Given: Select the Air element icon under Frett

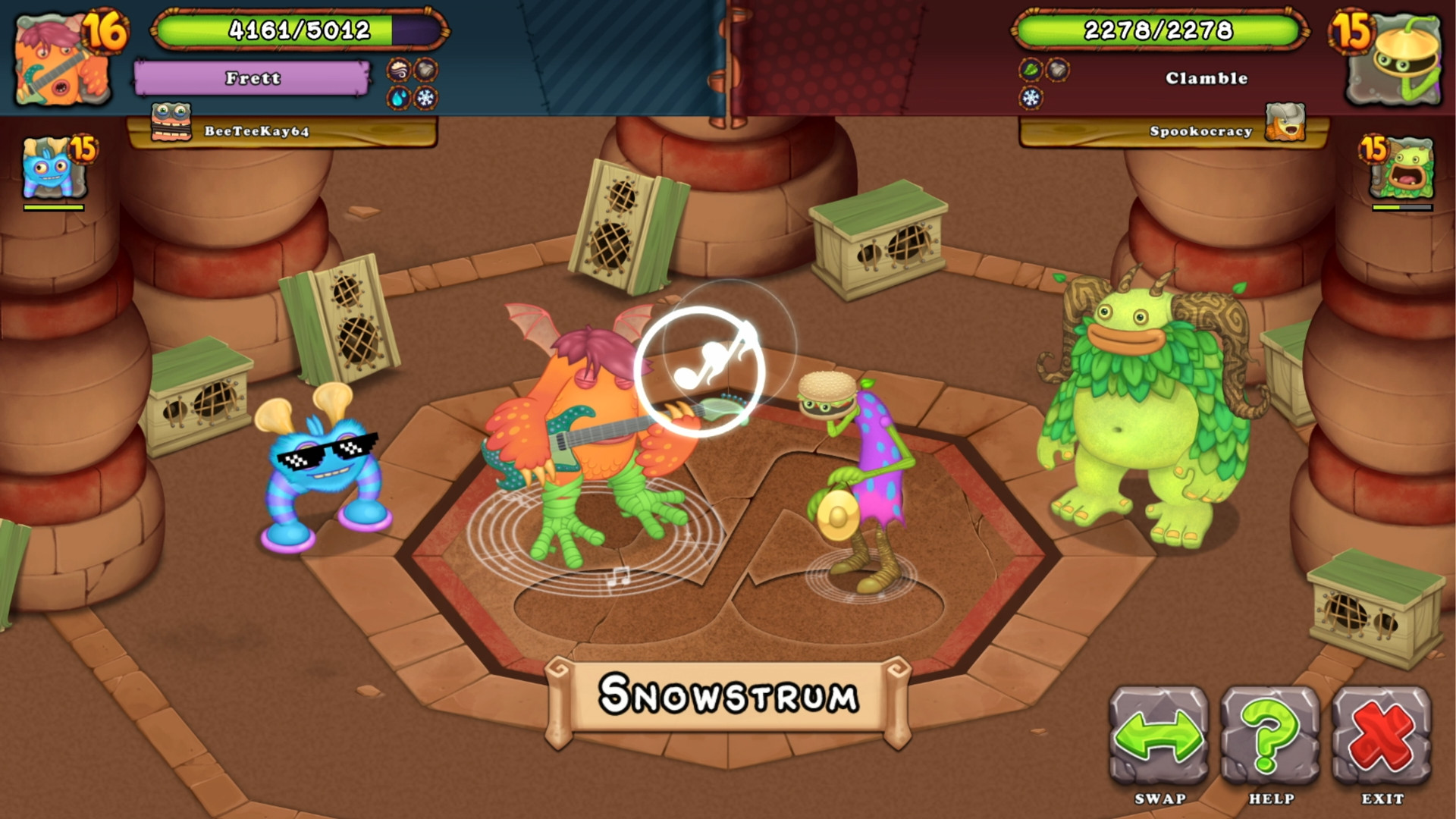Looking at the screenshot, I should point(397,69).
